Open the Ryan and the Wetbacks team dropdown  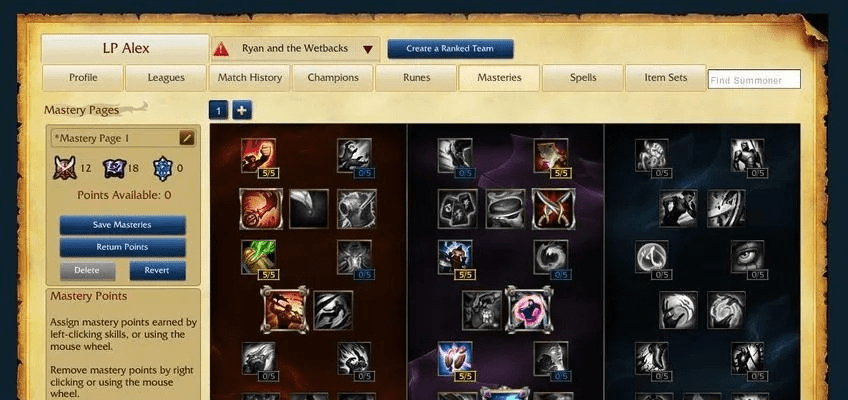[x=368, y=49]
